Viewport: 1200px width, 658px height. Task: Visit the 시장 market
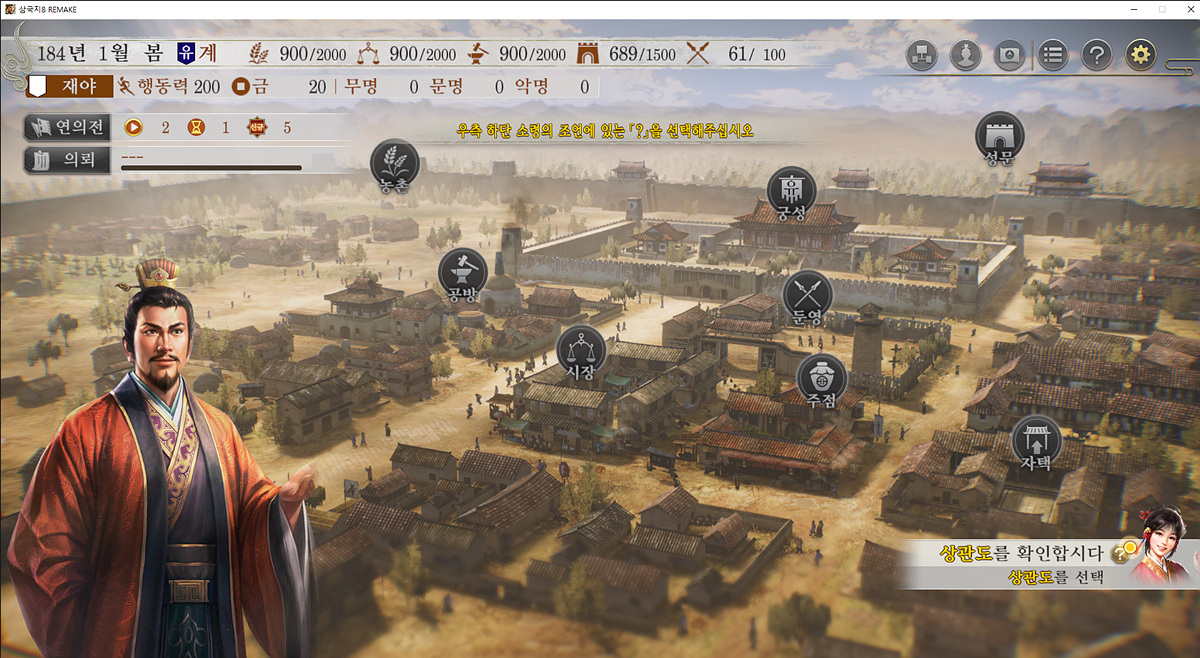(581, 349)
